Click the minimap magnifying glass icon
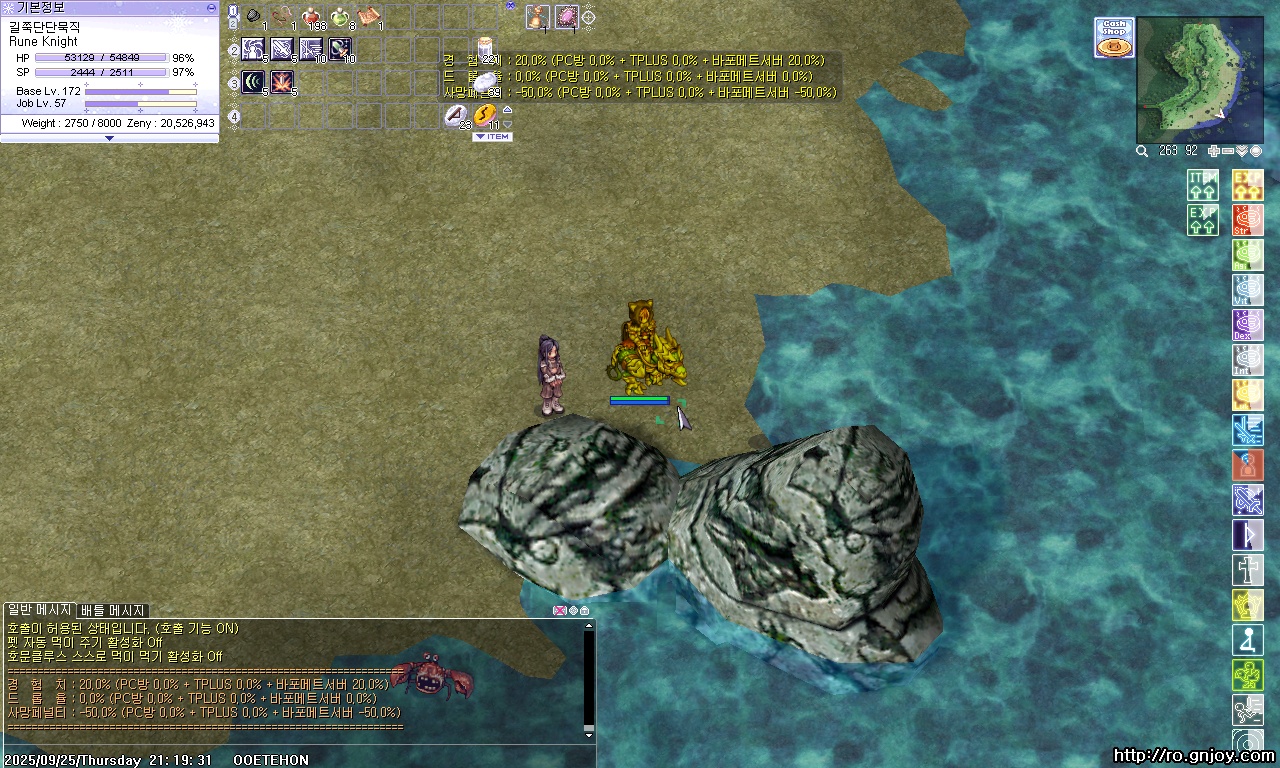The image size is (1280, 768). click(1142, 151)
